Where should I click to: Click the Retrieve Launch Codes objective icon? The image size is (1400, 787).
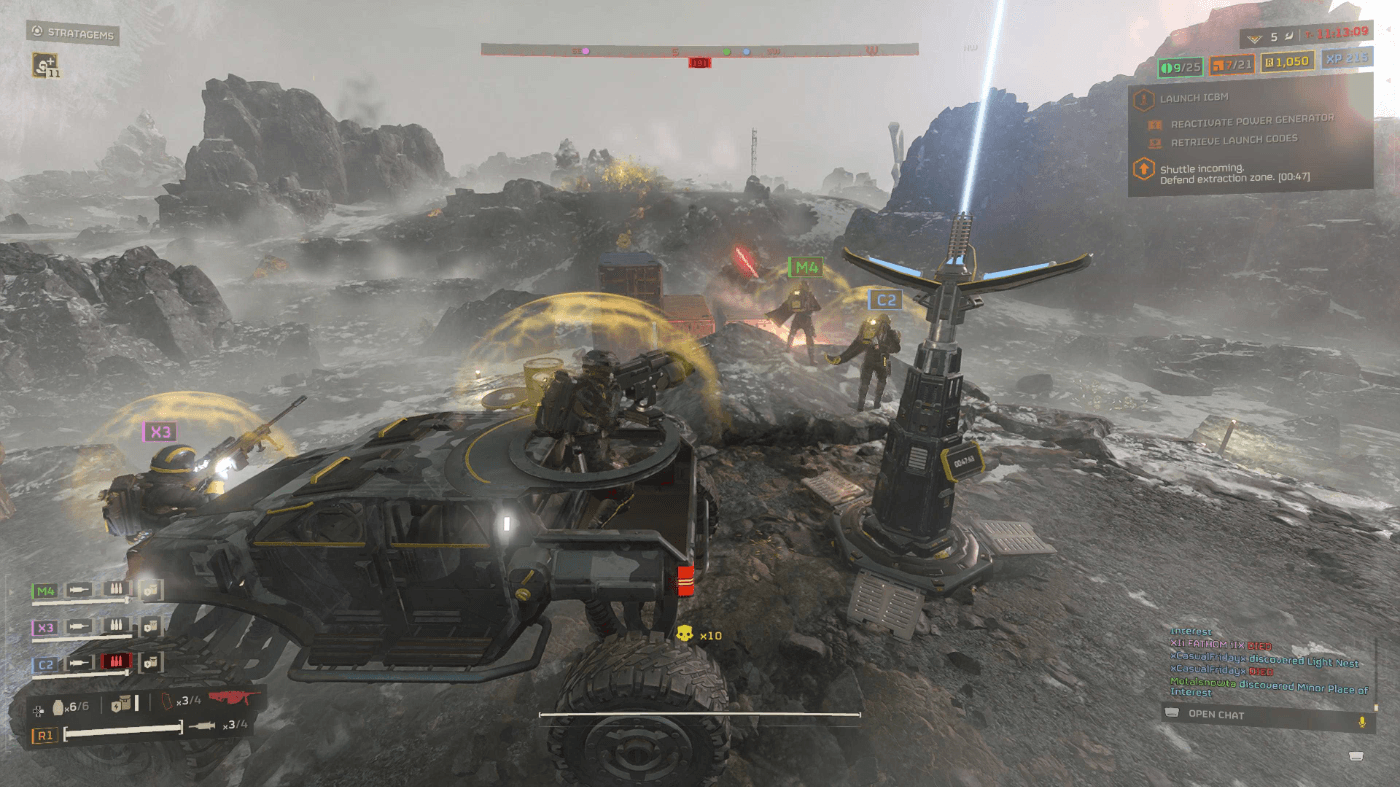click(1154, 142)
